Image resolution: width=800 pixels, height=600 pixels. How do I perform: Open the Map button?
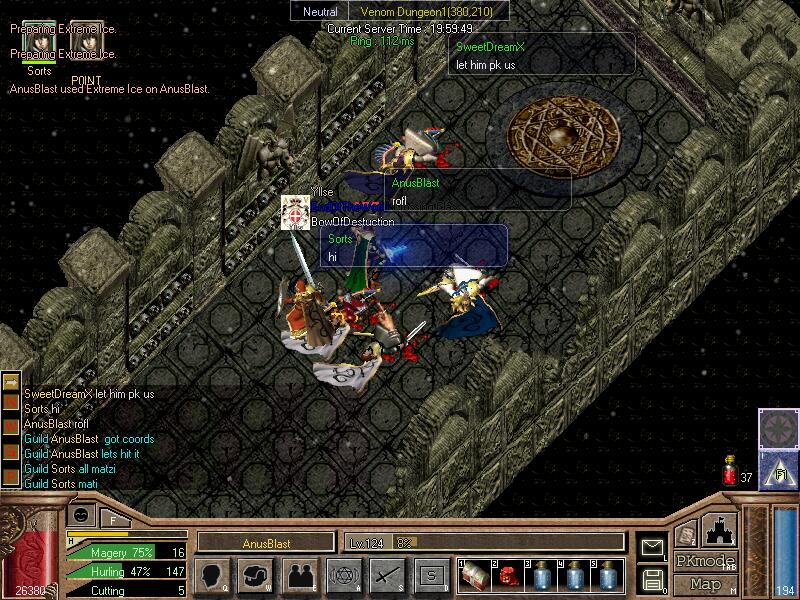pos(705,584)
